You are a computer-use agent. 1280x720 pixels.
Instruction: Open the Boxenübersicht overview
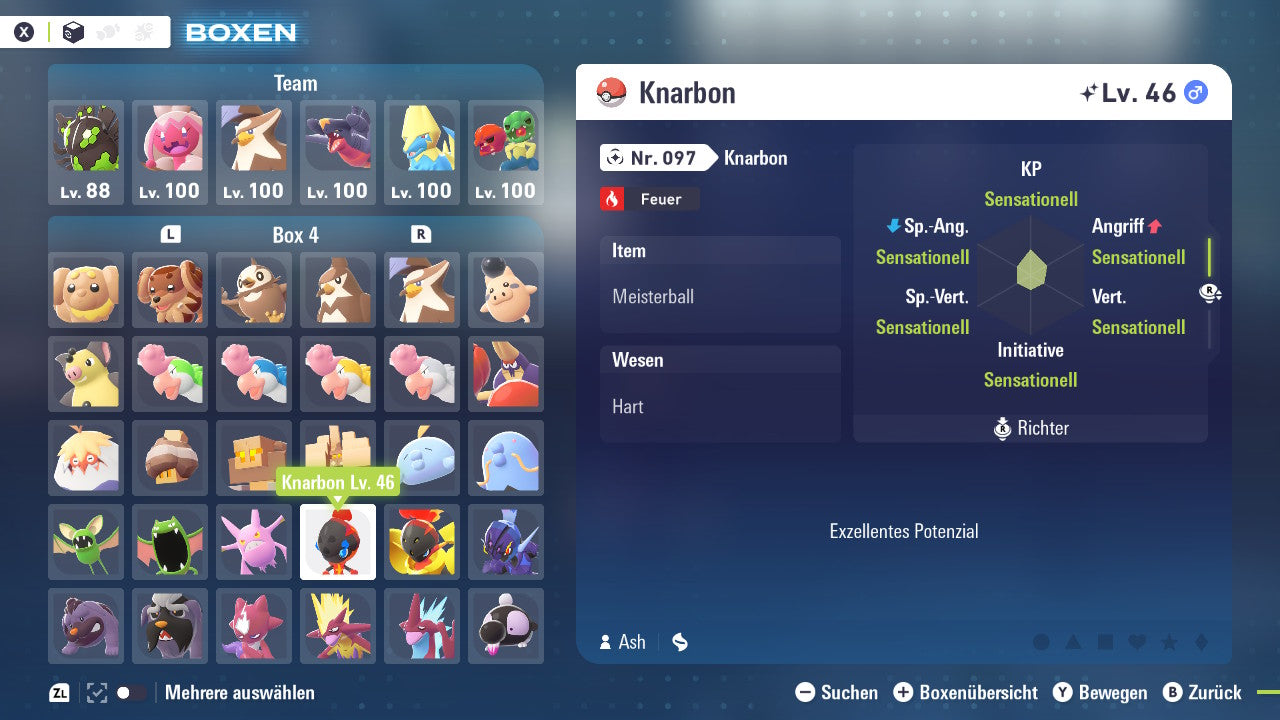[965, 692]
